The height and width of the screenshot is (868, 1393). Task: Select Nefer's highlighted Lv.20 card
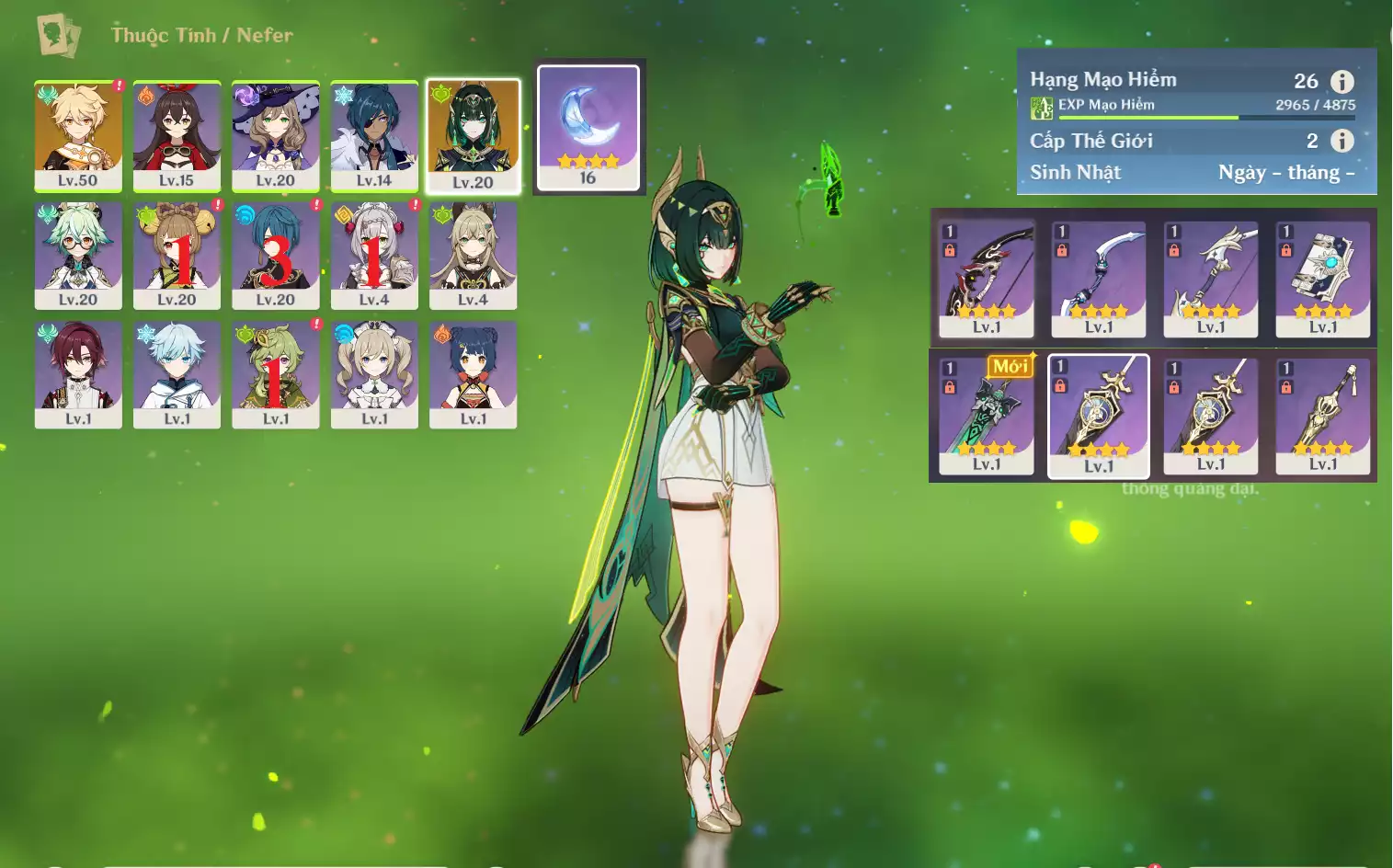pos(473,136)
